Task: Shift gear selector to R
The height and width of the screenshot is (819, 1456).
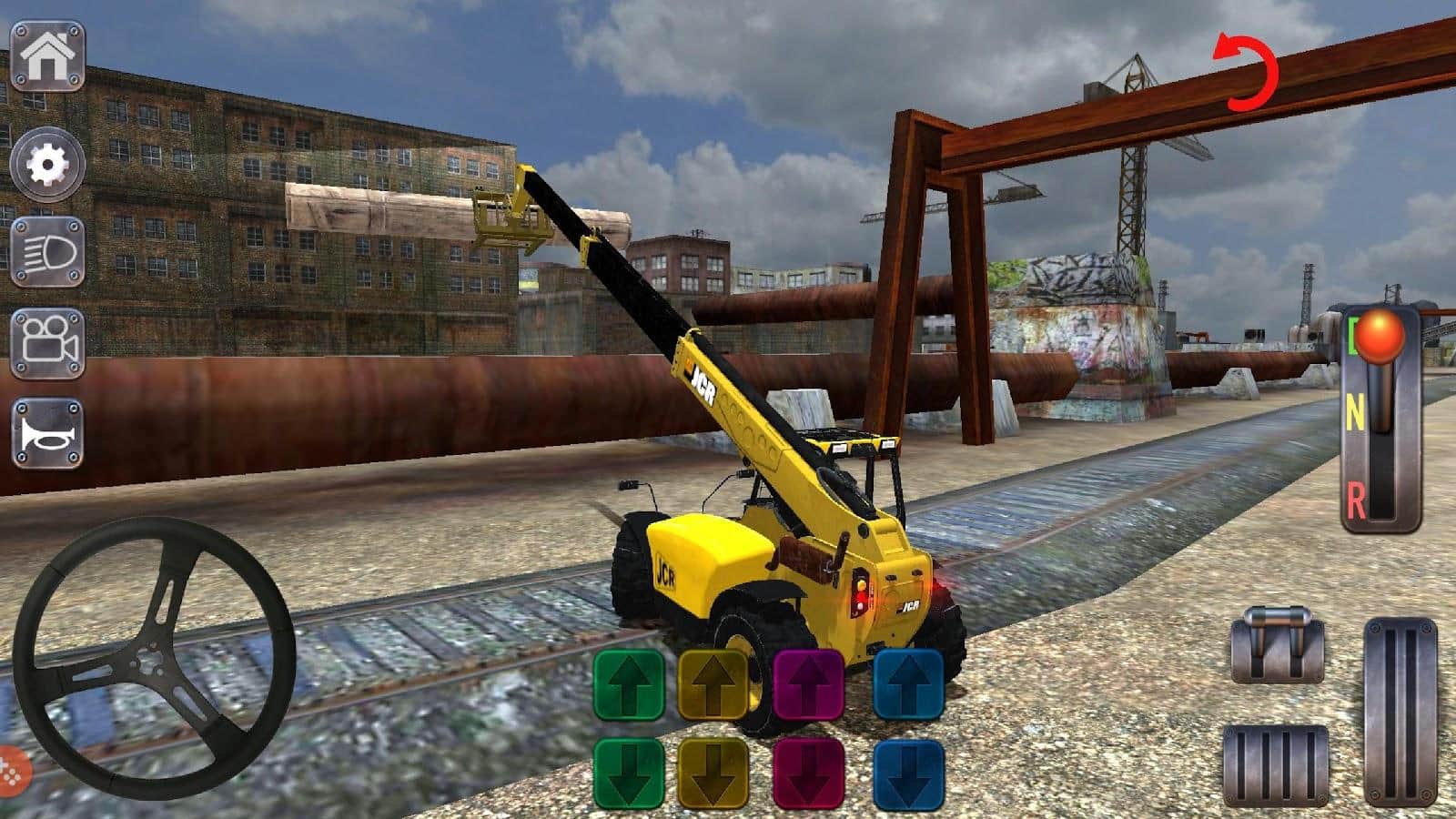Action: click(1357, 499)
